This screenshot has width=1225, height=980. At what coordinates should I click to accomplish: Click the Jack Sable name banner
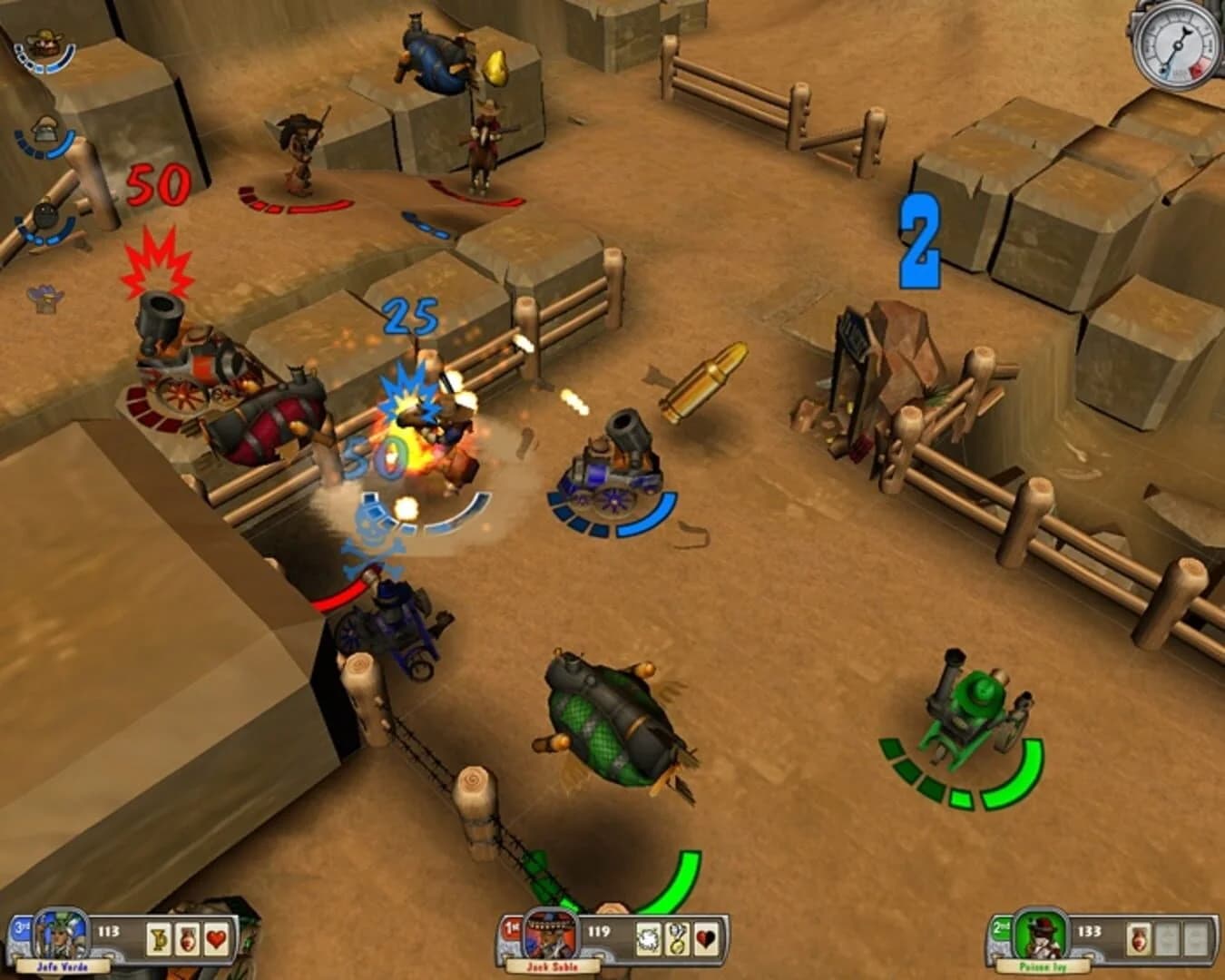coord(552,965)
